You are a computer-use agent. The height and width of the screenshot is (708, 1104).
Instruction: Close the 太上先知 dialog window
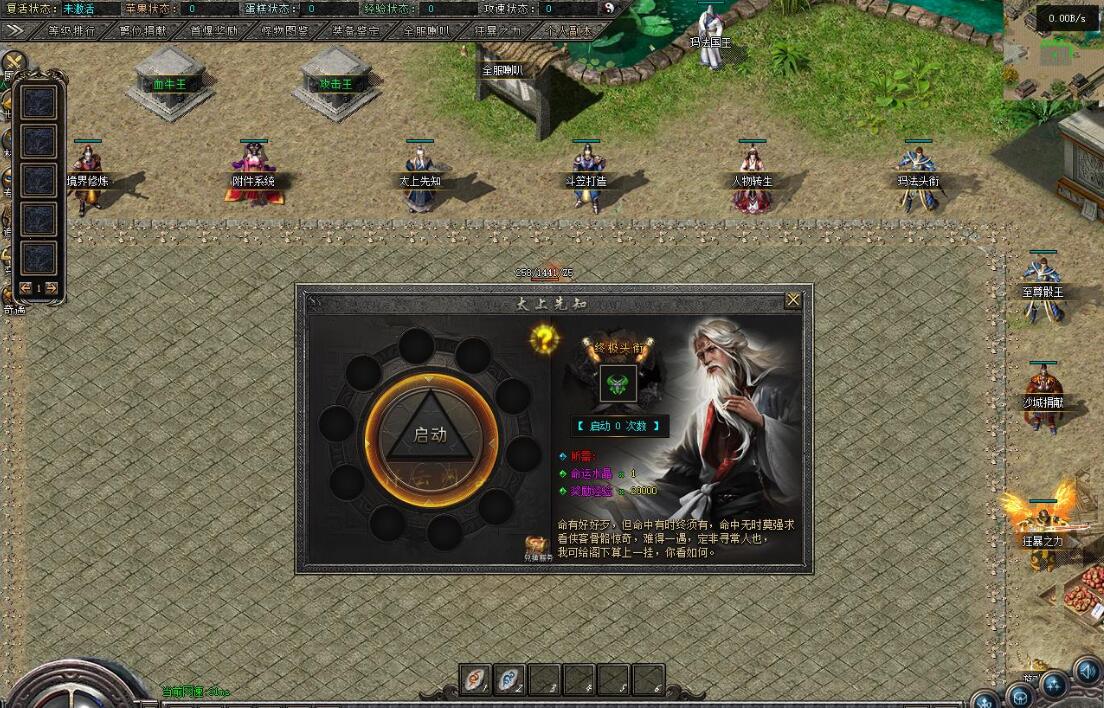click(793, 300)
